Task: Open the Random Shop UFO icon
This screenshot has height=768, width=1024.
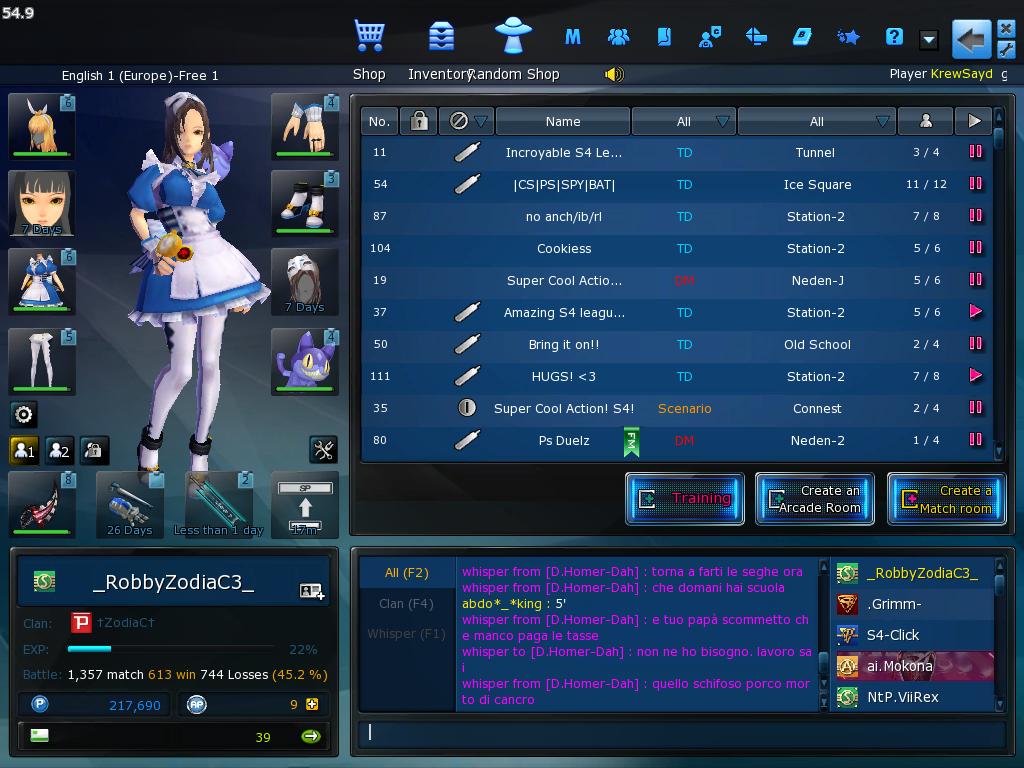Action: [514, 38]
